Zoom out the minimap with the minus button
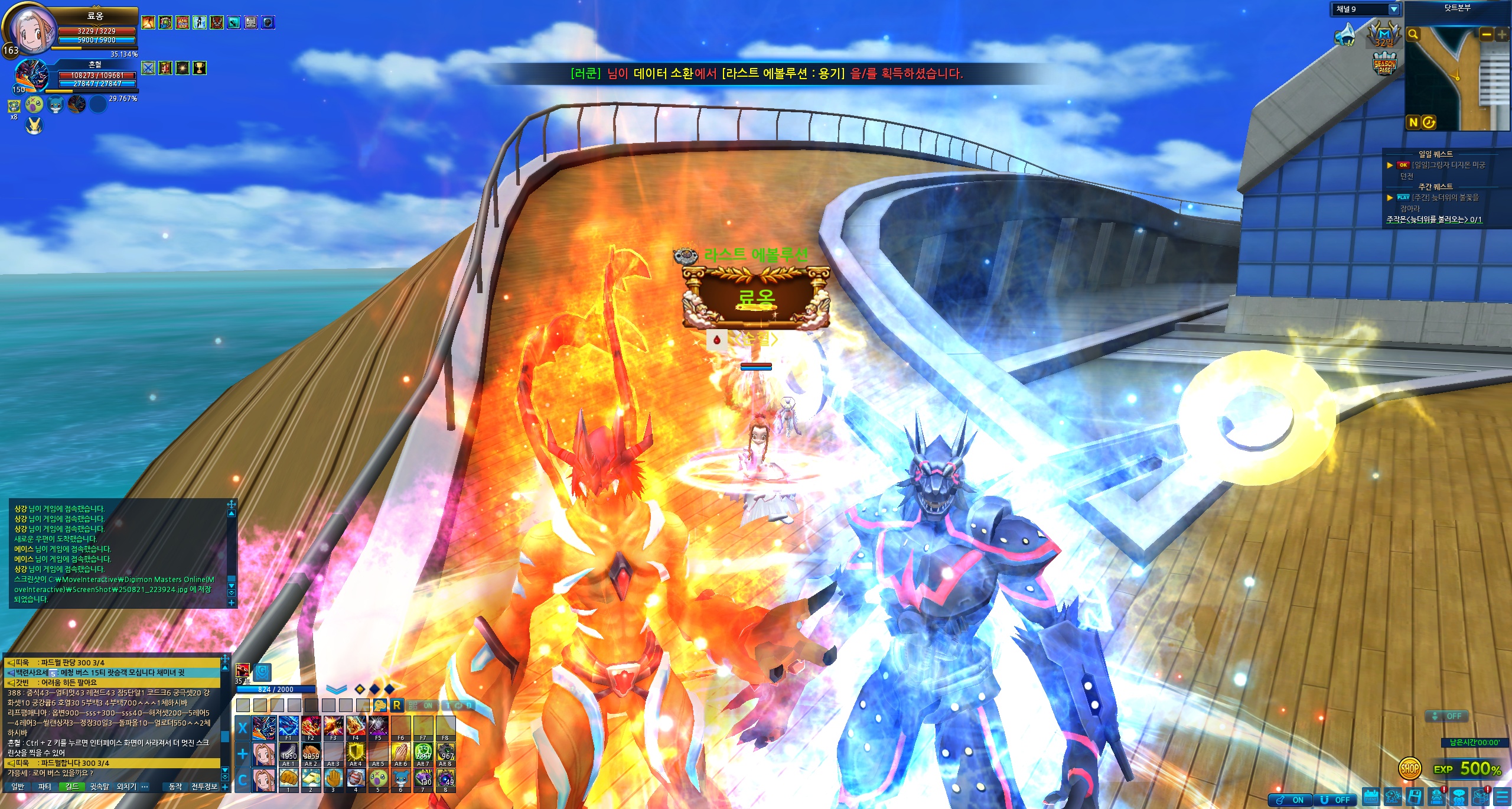This screenshot has width=1512, height=809. 1486,34
